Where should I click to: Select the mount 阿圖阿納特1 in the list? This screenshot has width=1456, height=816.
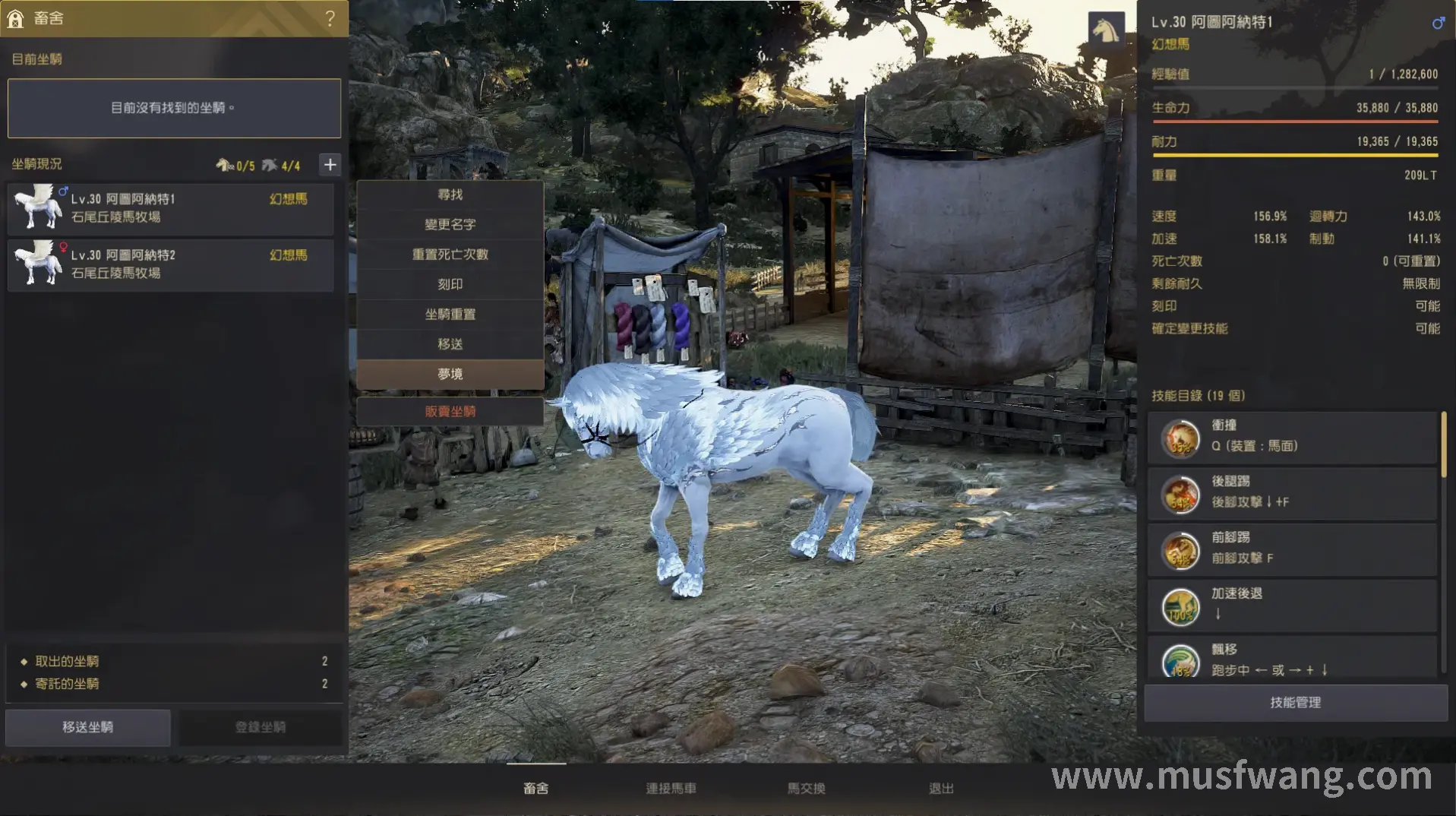(x=171, y=207)
